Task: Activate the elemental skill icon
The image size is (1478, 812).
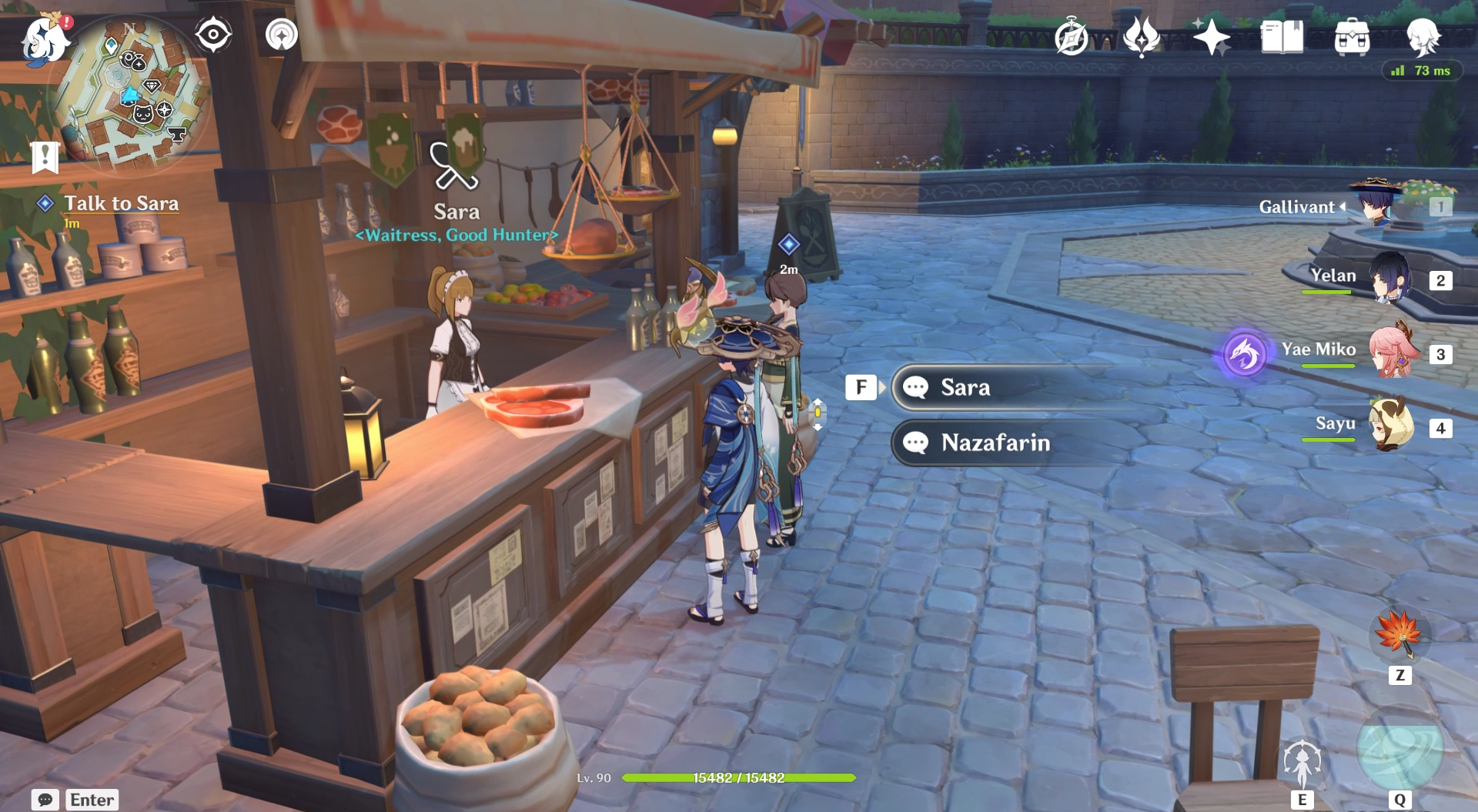Action: point(1302,762)
